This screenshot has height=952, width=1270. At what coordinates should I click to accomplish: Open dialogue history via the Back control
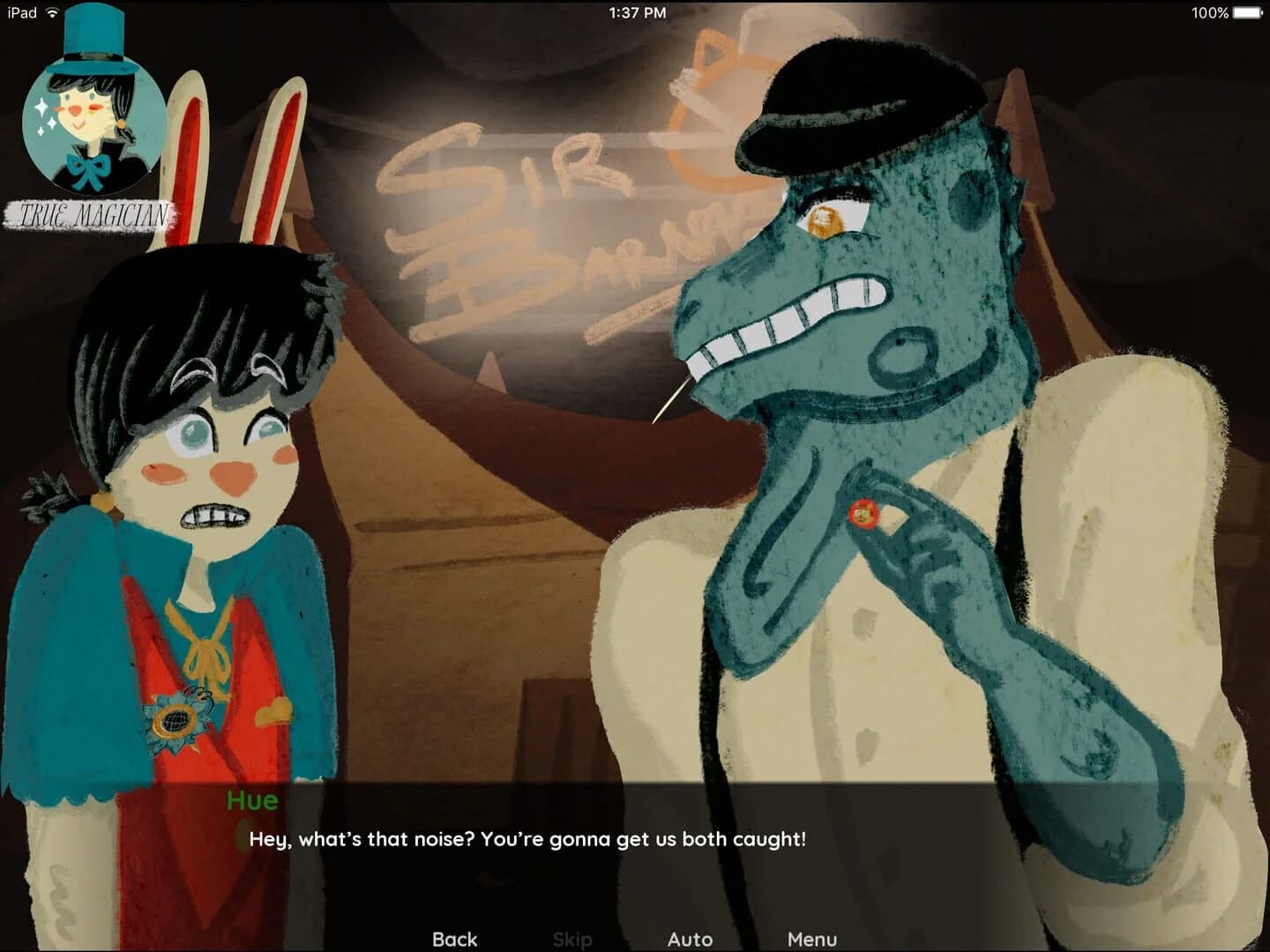(x=455, y=939)
